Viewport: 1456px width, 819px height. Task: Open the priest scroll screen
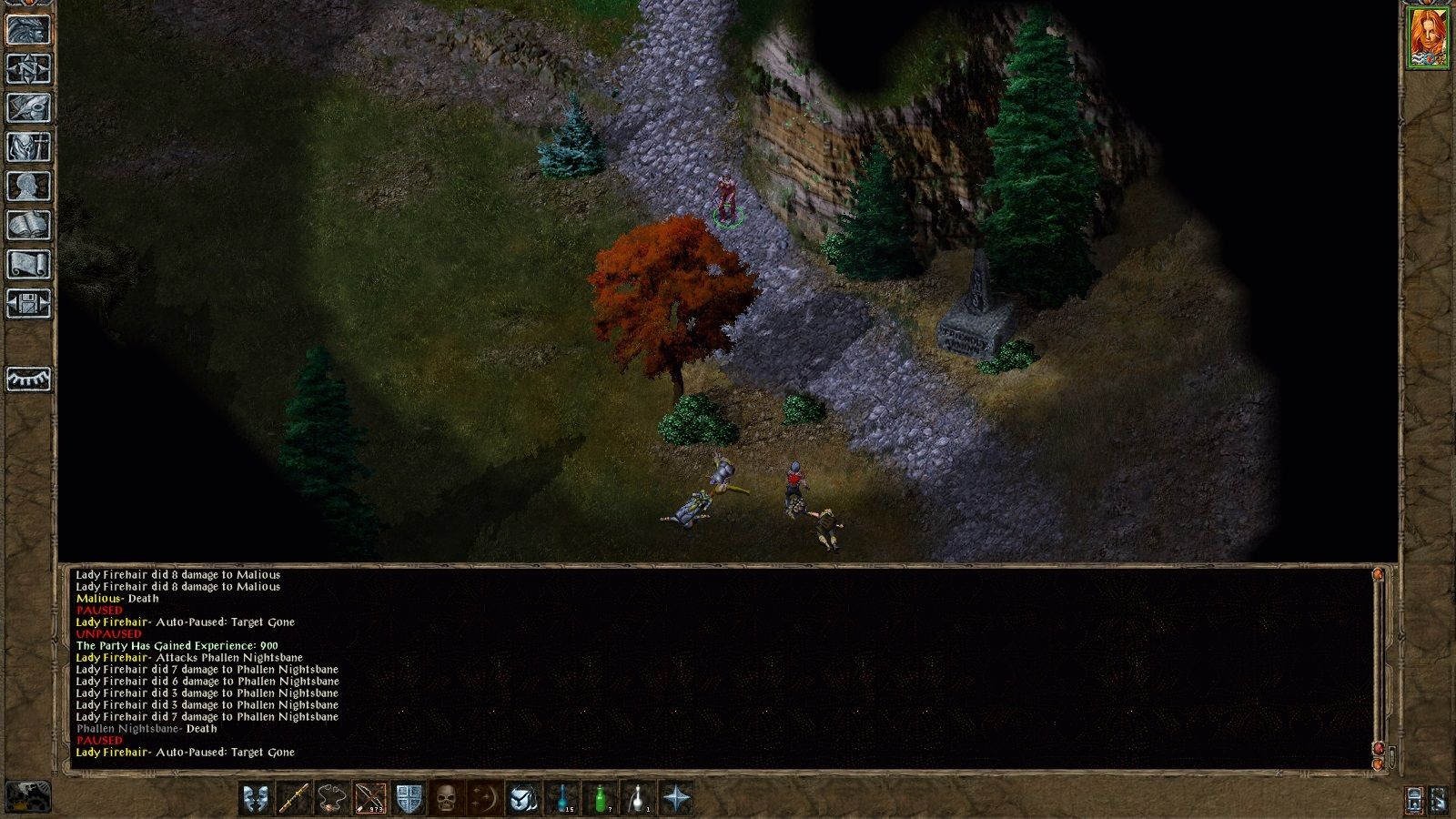28,265
